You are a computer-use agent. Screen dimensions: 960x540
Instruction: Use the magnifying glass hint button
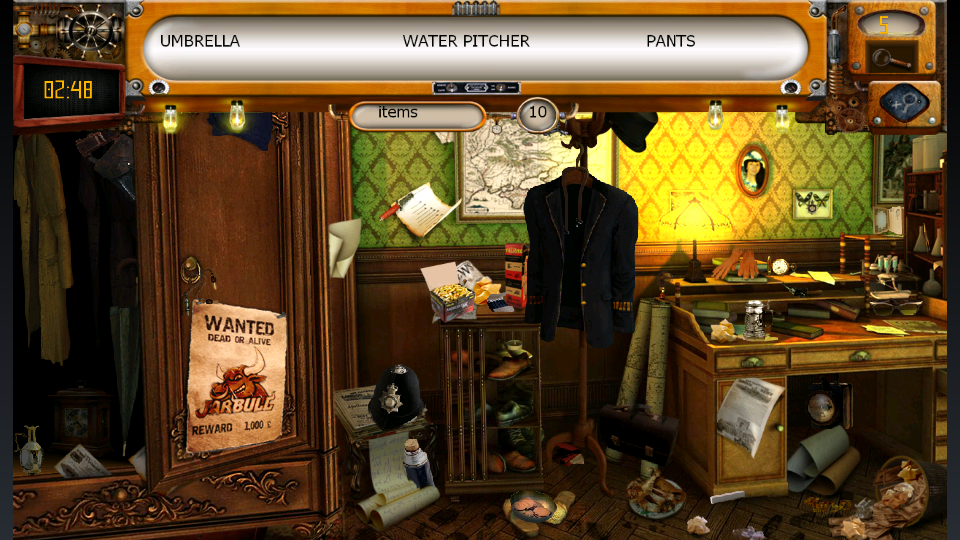886,58
